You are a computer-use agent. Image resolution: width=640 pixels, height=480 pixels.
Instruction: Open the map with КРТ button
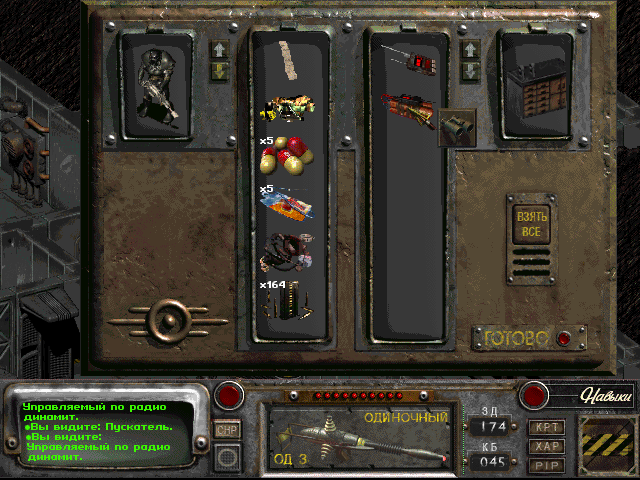(x=547, y=426)
